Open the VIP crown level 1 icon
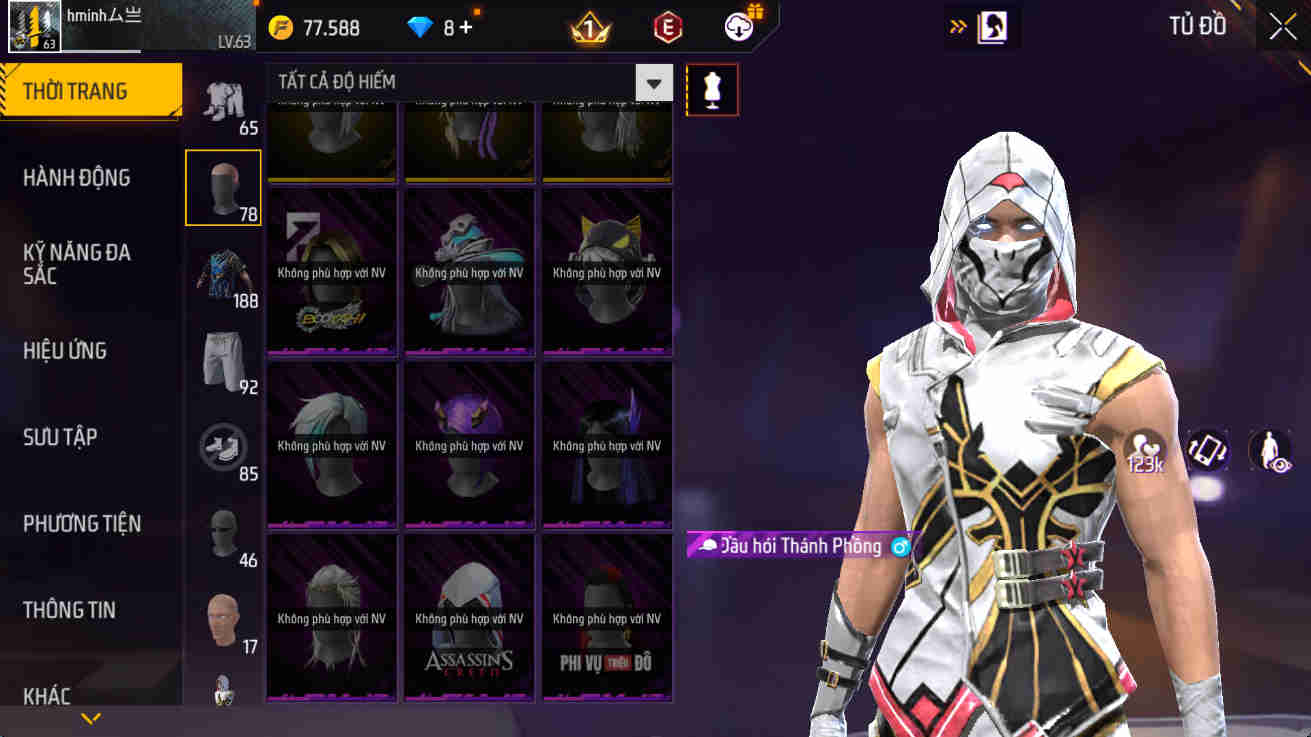This screenshot has height=737, width=1311. (587, 27)
